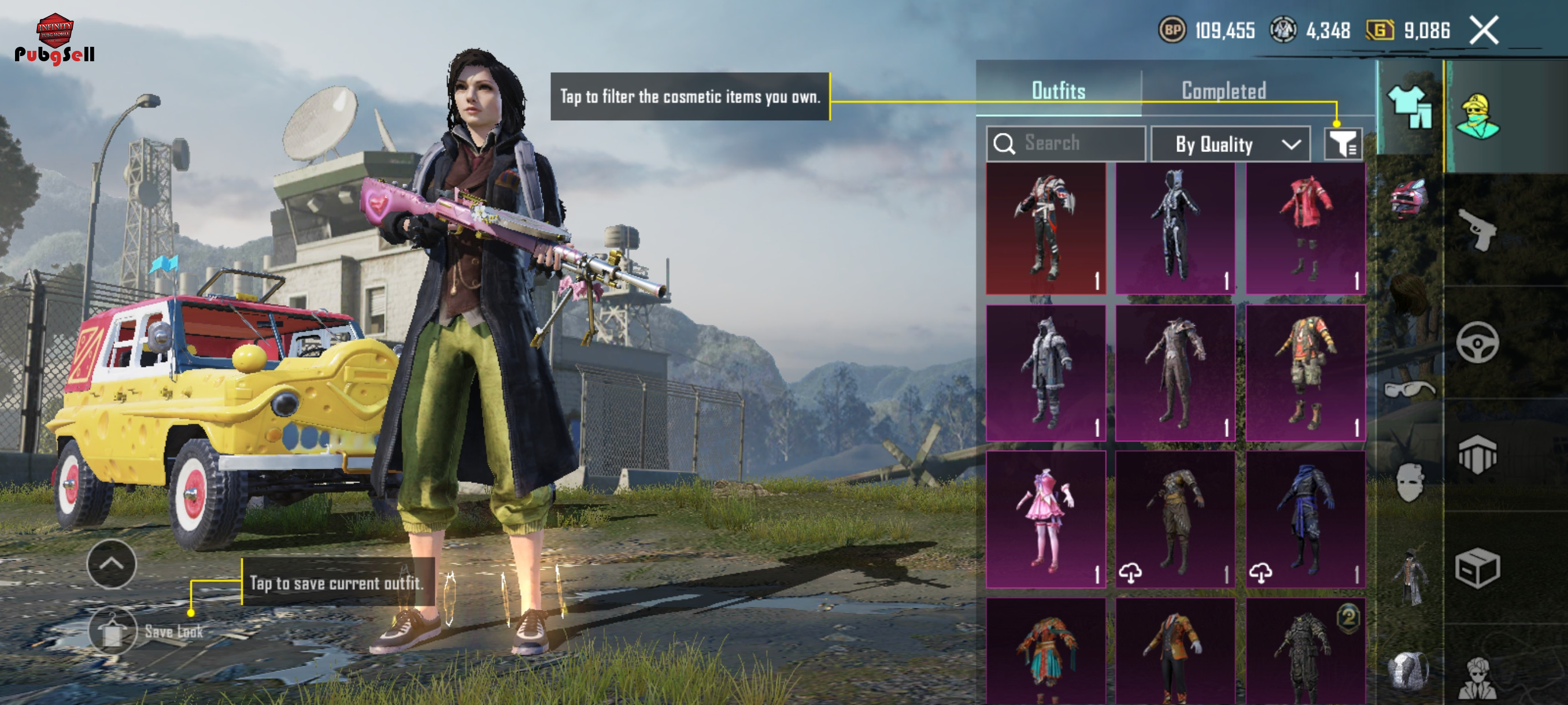
Task: Close the inventory with the X button
Action: coord(1484,31)
